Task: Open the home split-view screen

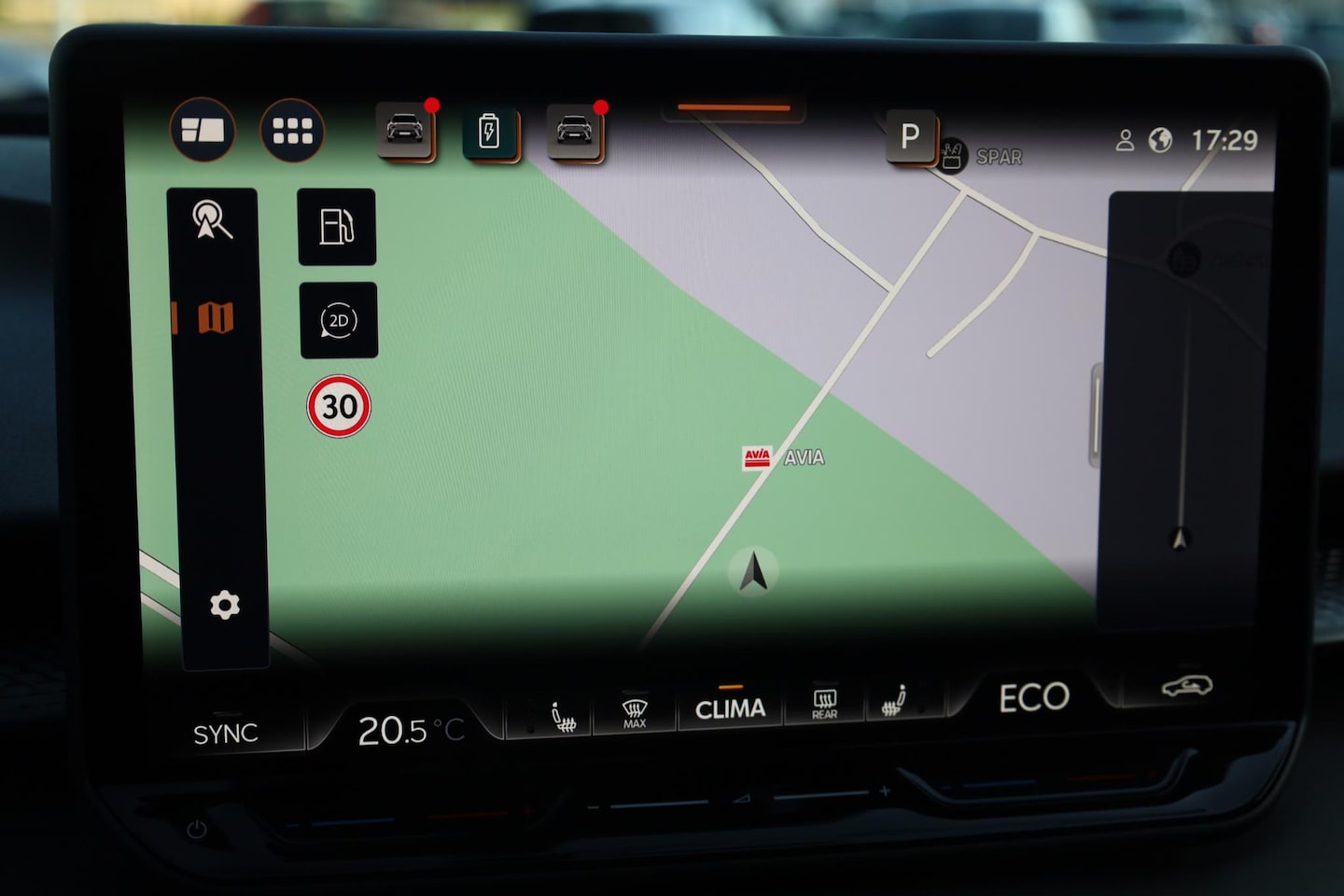Action: (203, 131)
